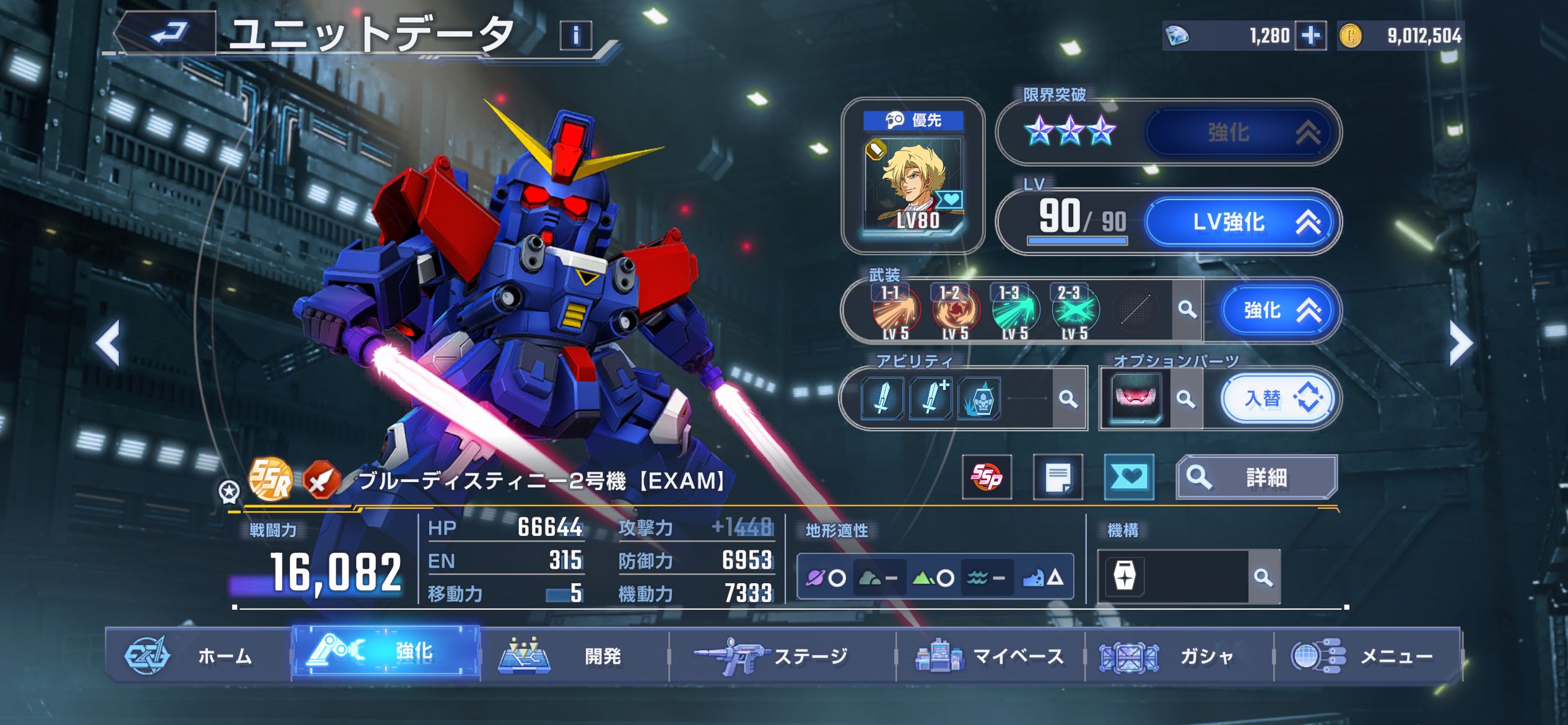The image size is (1568, 725).
Task: Toggle the heart favorite button
Action: [x=1129, y=477]
